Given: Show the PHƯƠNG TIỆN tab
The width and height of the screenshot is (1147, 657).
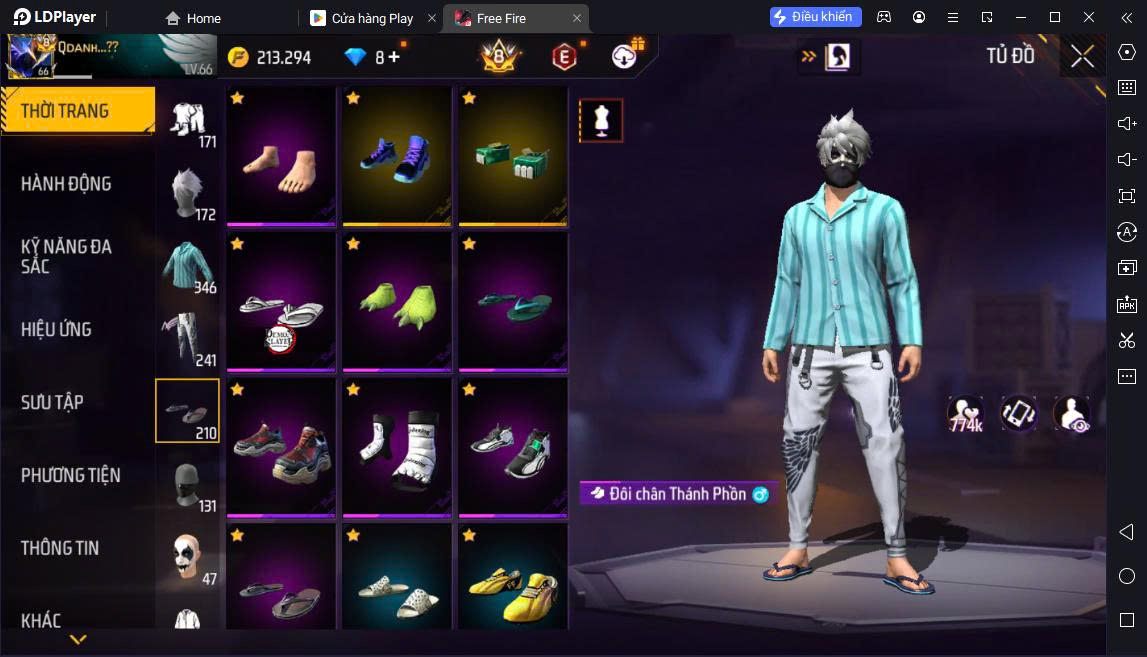Looking at the screenshot, I should tap(70, 475).
